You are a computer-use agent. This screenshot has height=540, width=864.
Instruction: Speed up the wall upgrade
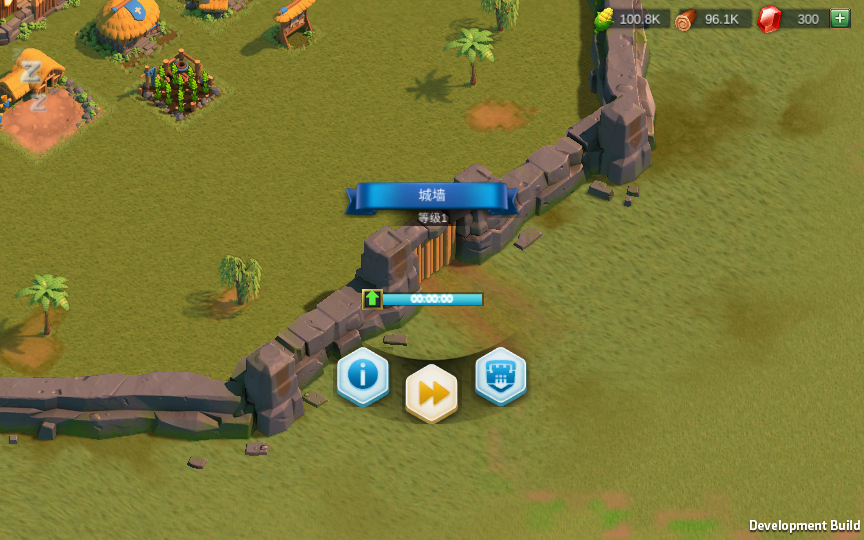431,393
